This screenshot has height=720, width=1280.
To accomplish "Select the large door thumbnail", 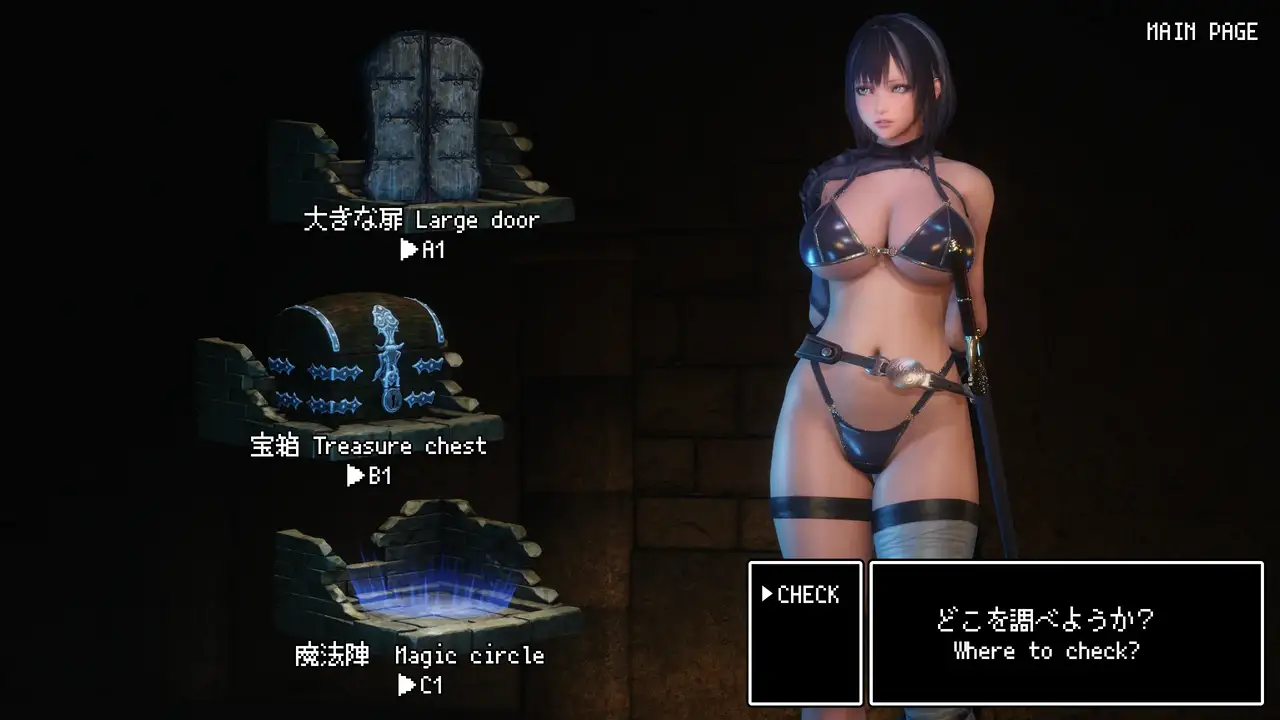I will tap(421, 120).
